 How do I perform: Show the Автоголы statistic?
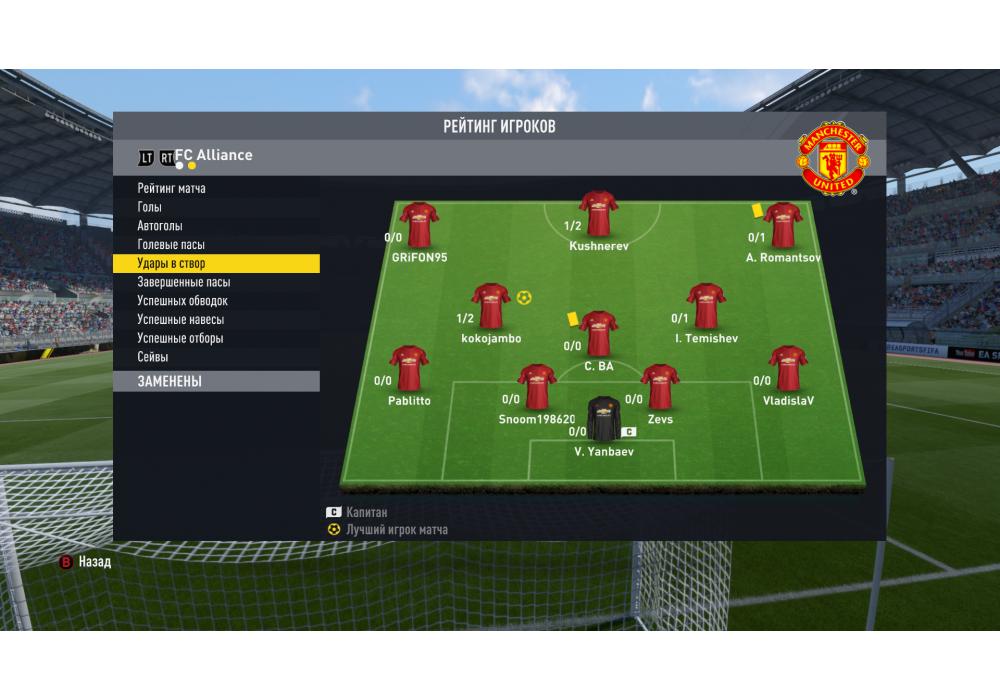pyautogui.click(x=160, y=226)
